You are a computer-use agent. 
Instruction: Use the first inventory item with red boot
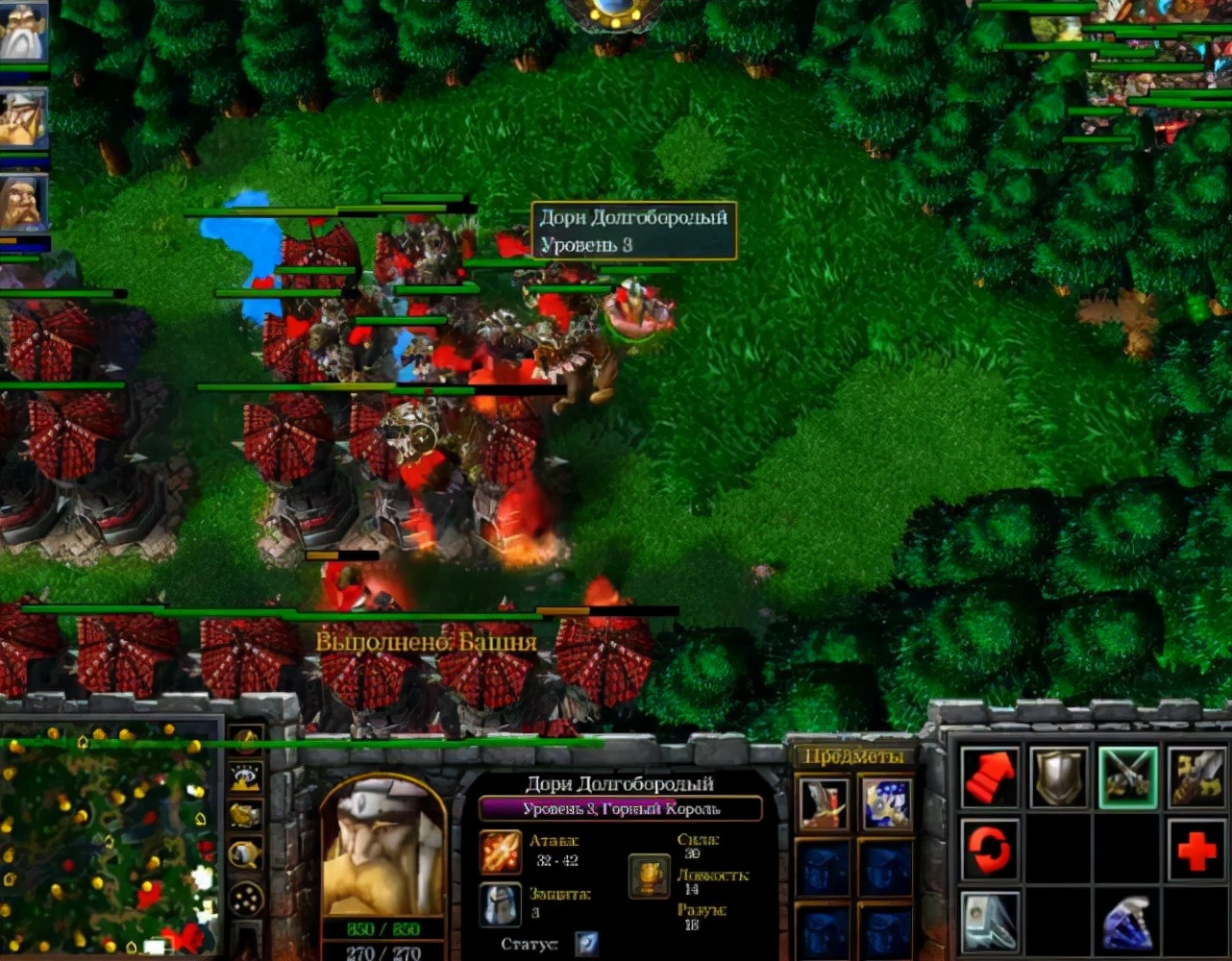click(824, 803)
